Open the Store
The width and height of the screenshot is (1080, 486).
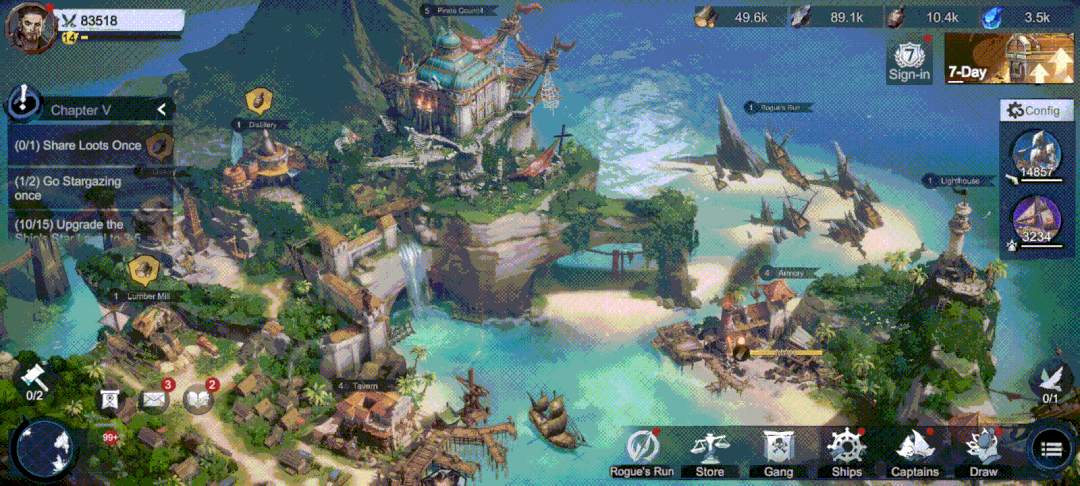coord(710,452)
